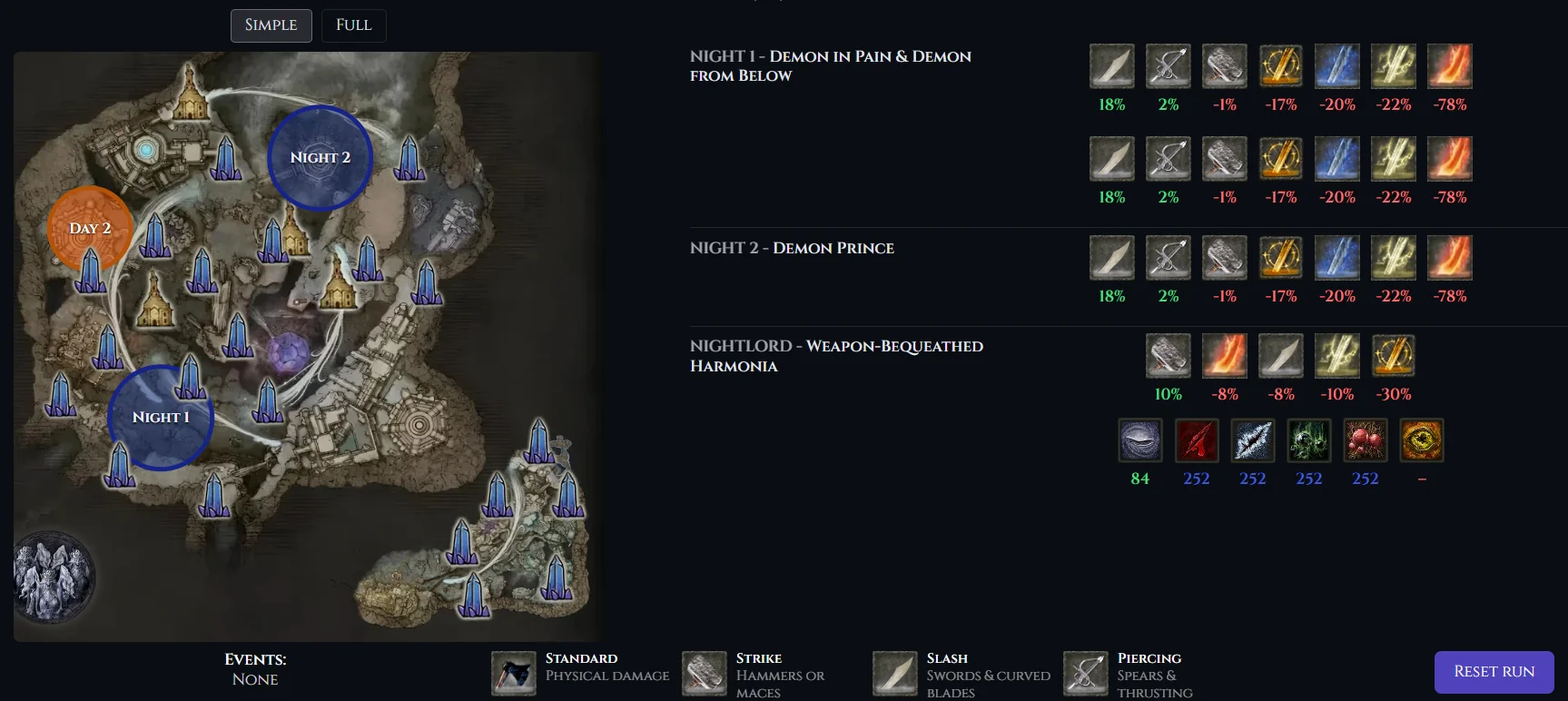
Task: Select the Holy damage icon showing -17%
Action: coord(1281,65)
